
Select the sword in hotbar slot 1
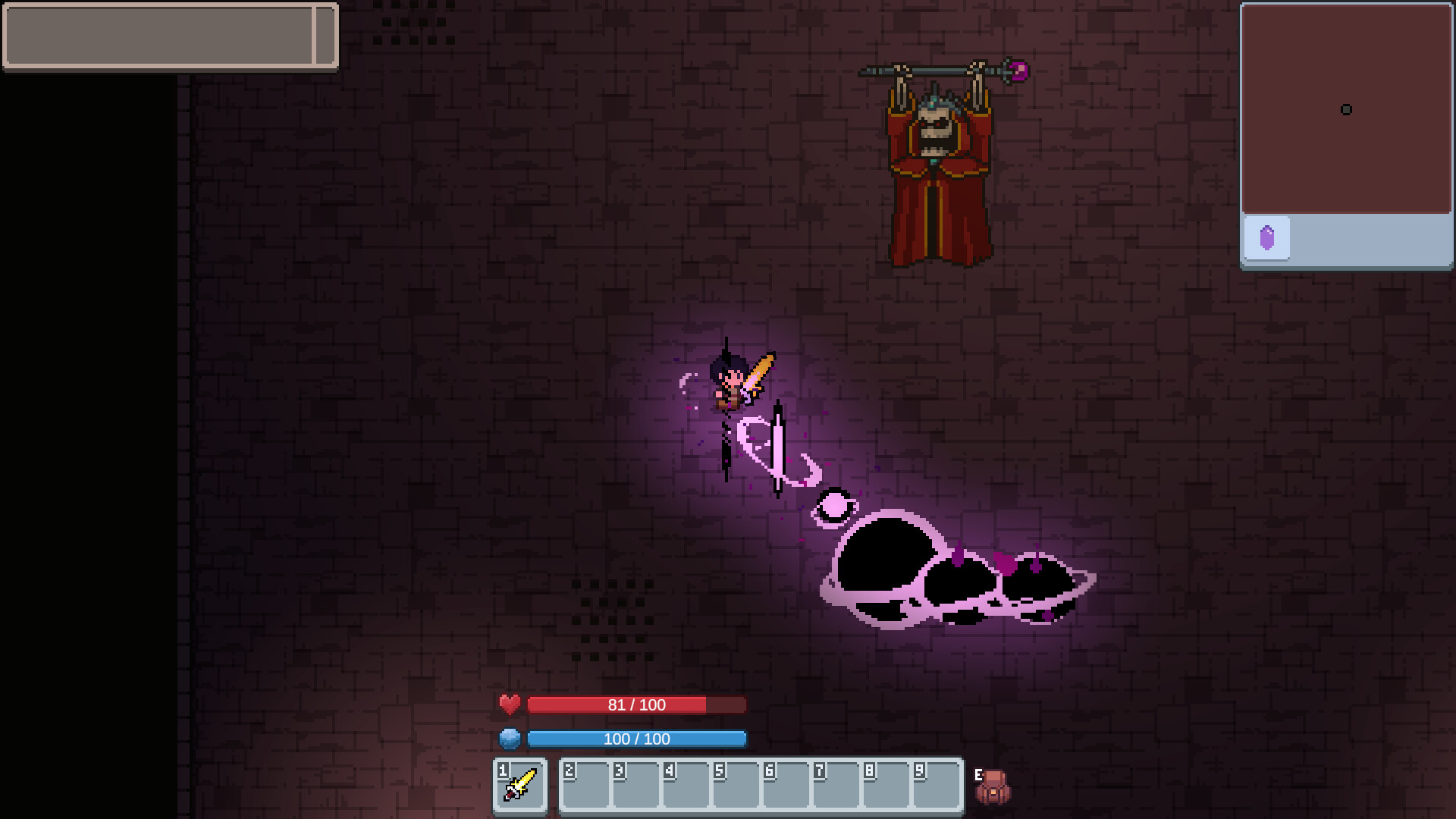(x=520, y=786)
